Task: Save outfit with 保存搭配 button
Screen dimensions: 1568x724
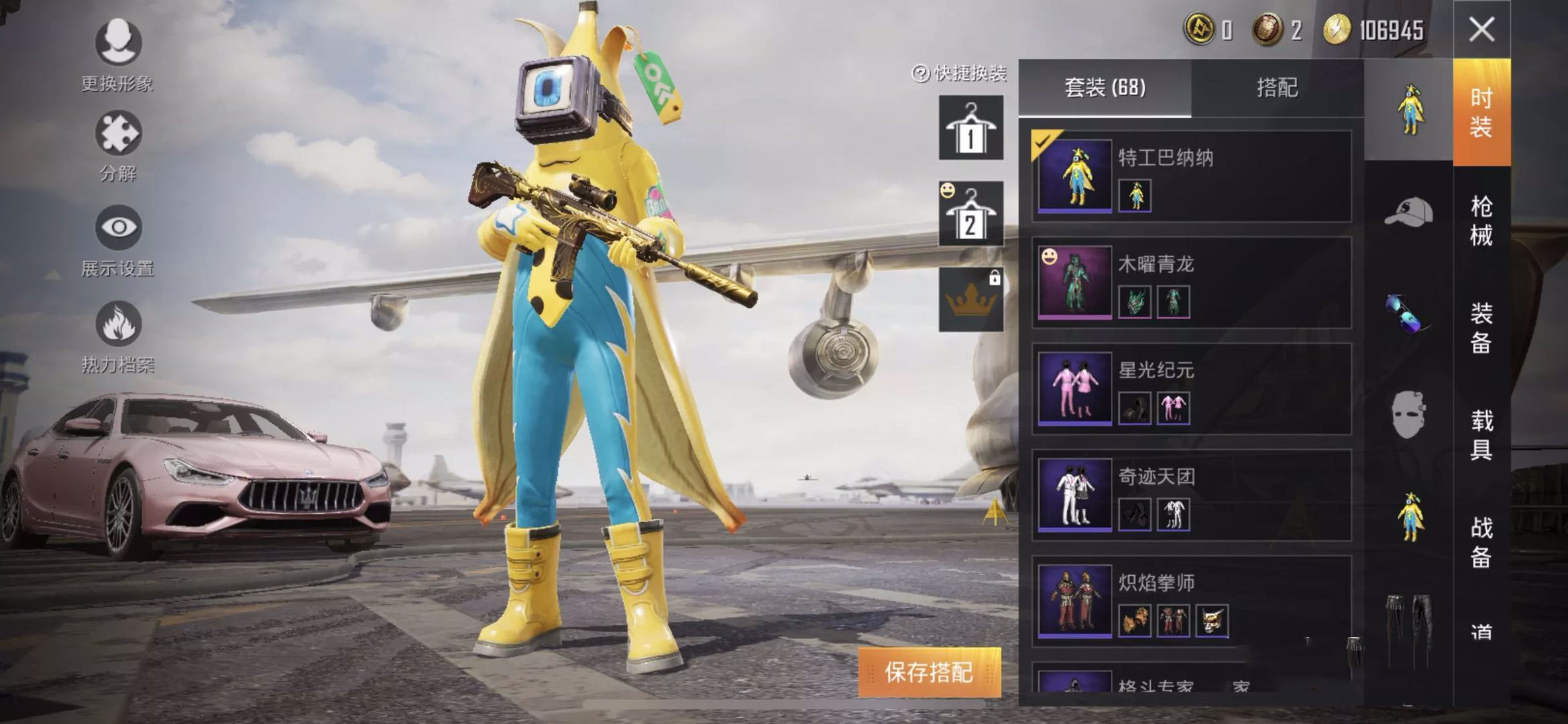Action: tap(929, 672)
